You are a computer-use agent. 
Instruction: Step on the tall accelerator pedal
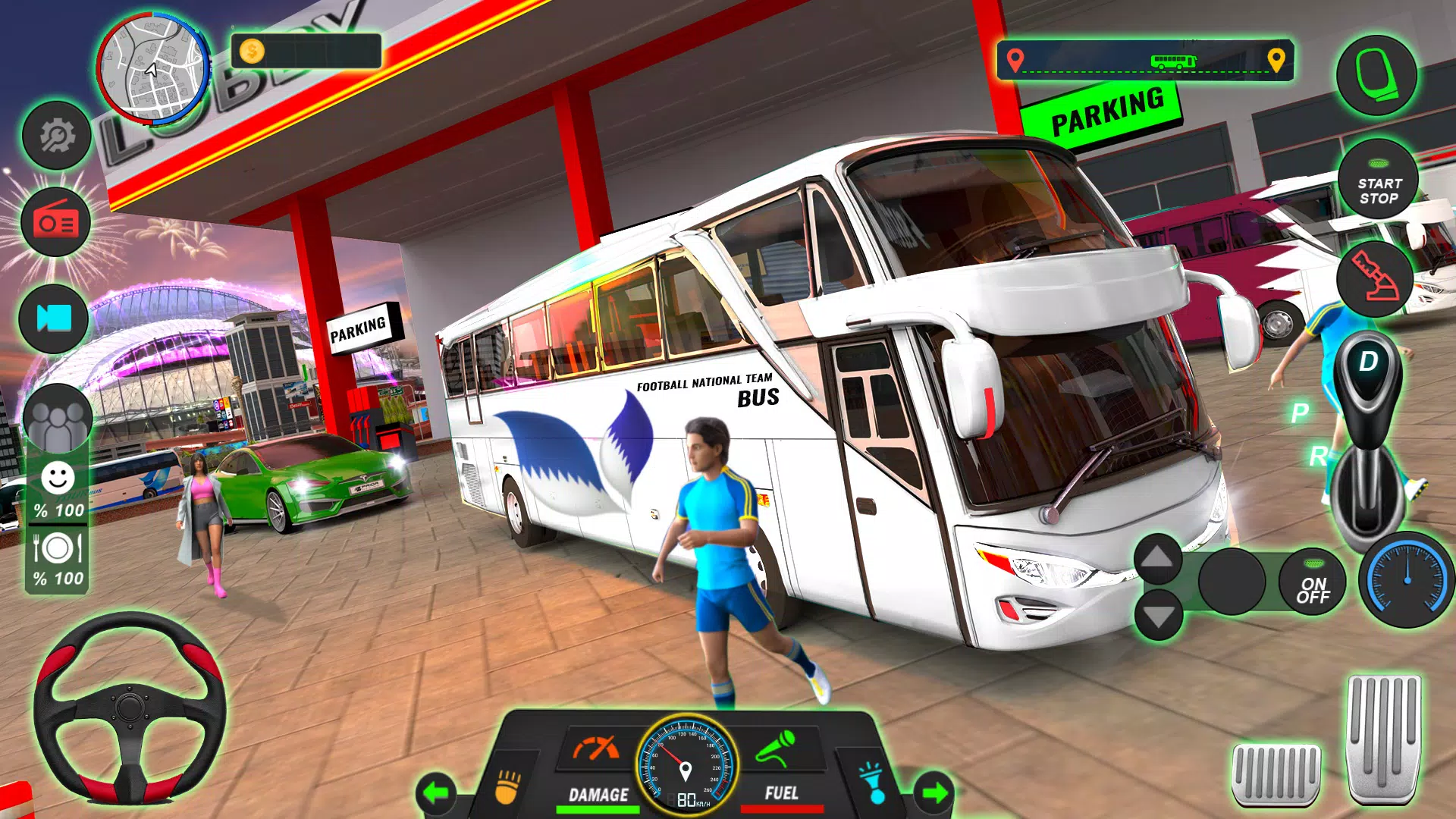pos(1383,738)
